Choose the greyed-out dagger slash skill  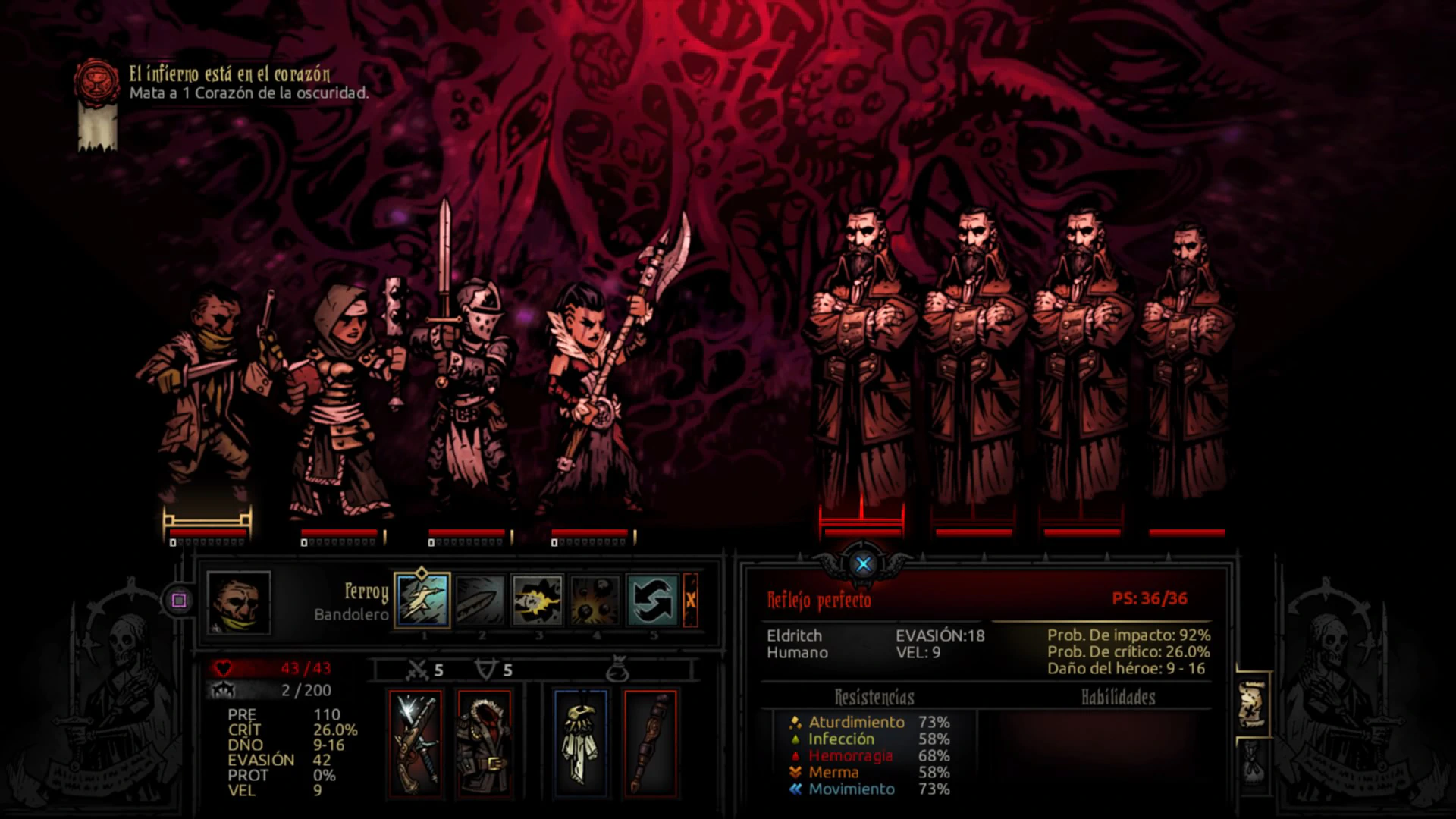click(480, 600)
